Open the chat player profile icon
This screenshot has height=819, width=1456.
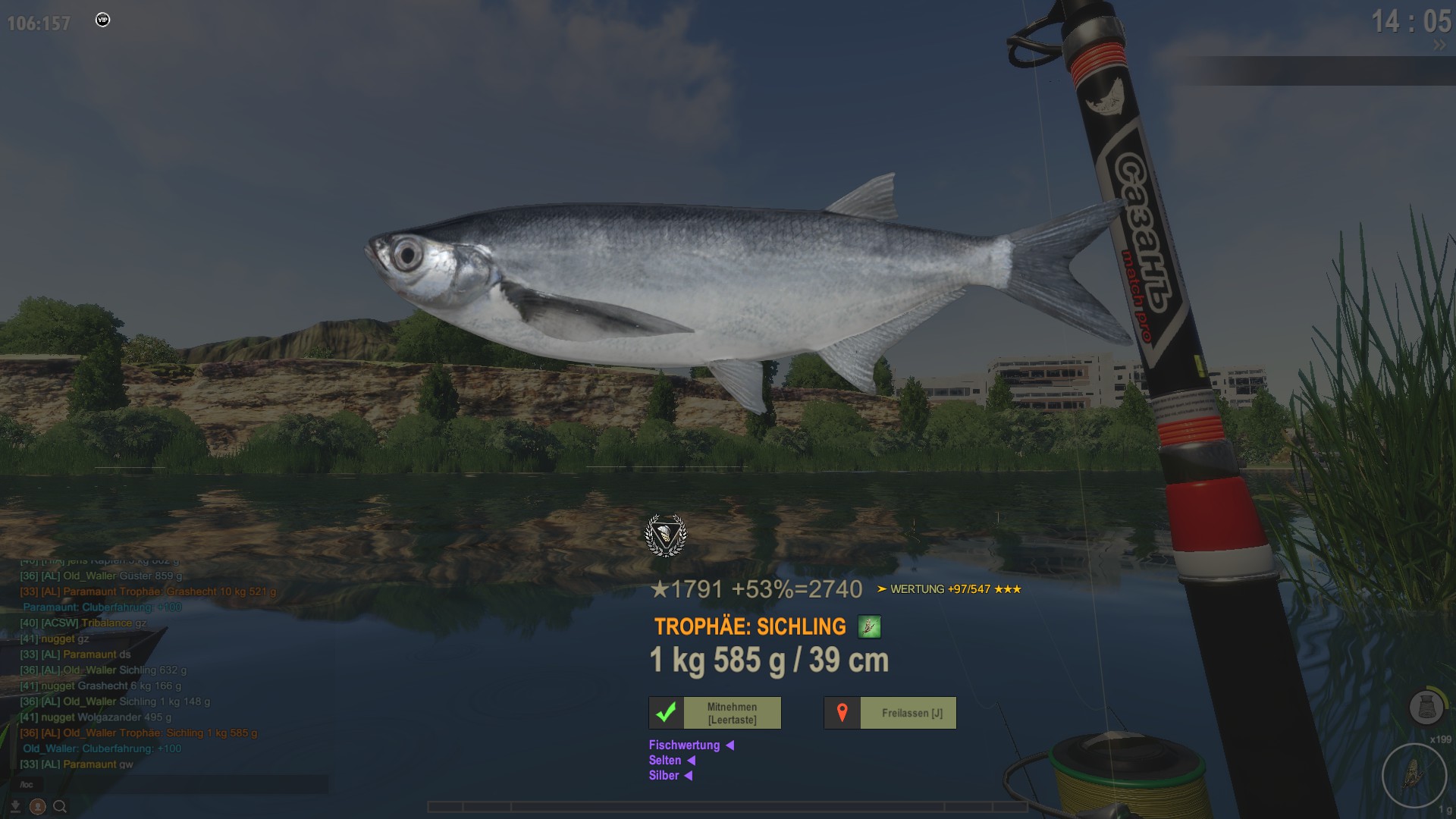[x=38, y=807]
